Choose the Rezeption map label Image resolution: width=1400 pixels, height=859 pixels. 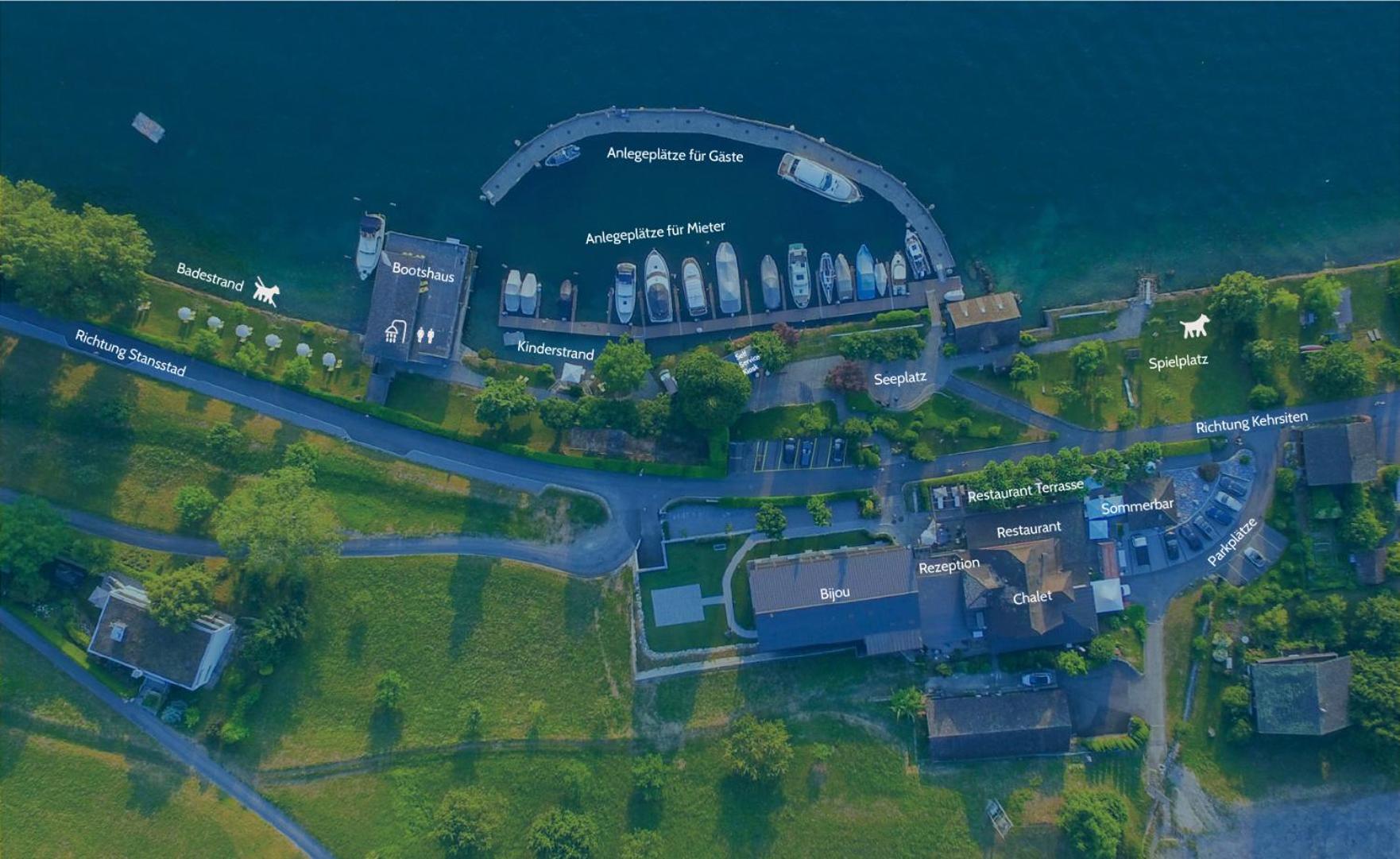(949, 566)
